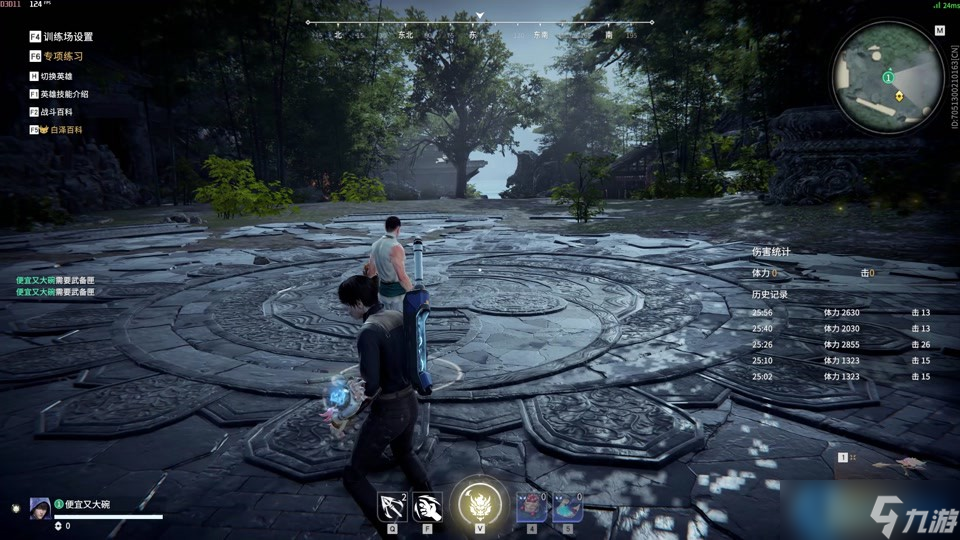Open the 战斗百科 combat encyclopedia
Image resolution: width=960 pixels, height=540 pixels.
[x=56, y=112]
